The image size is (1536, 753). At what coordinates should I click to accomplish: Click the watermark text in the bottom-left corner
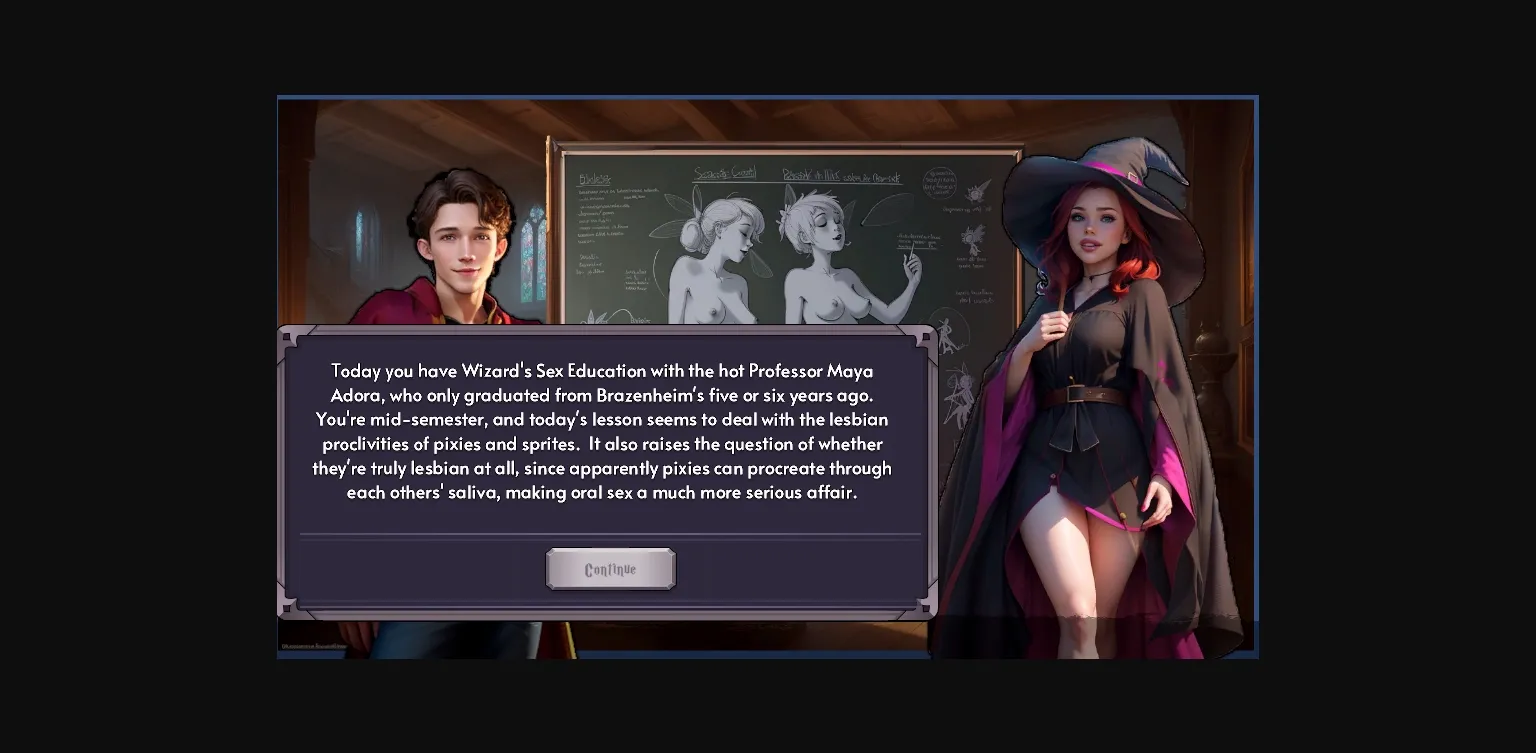pyautogui.click(x=314, y=645)
